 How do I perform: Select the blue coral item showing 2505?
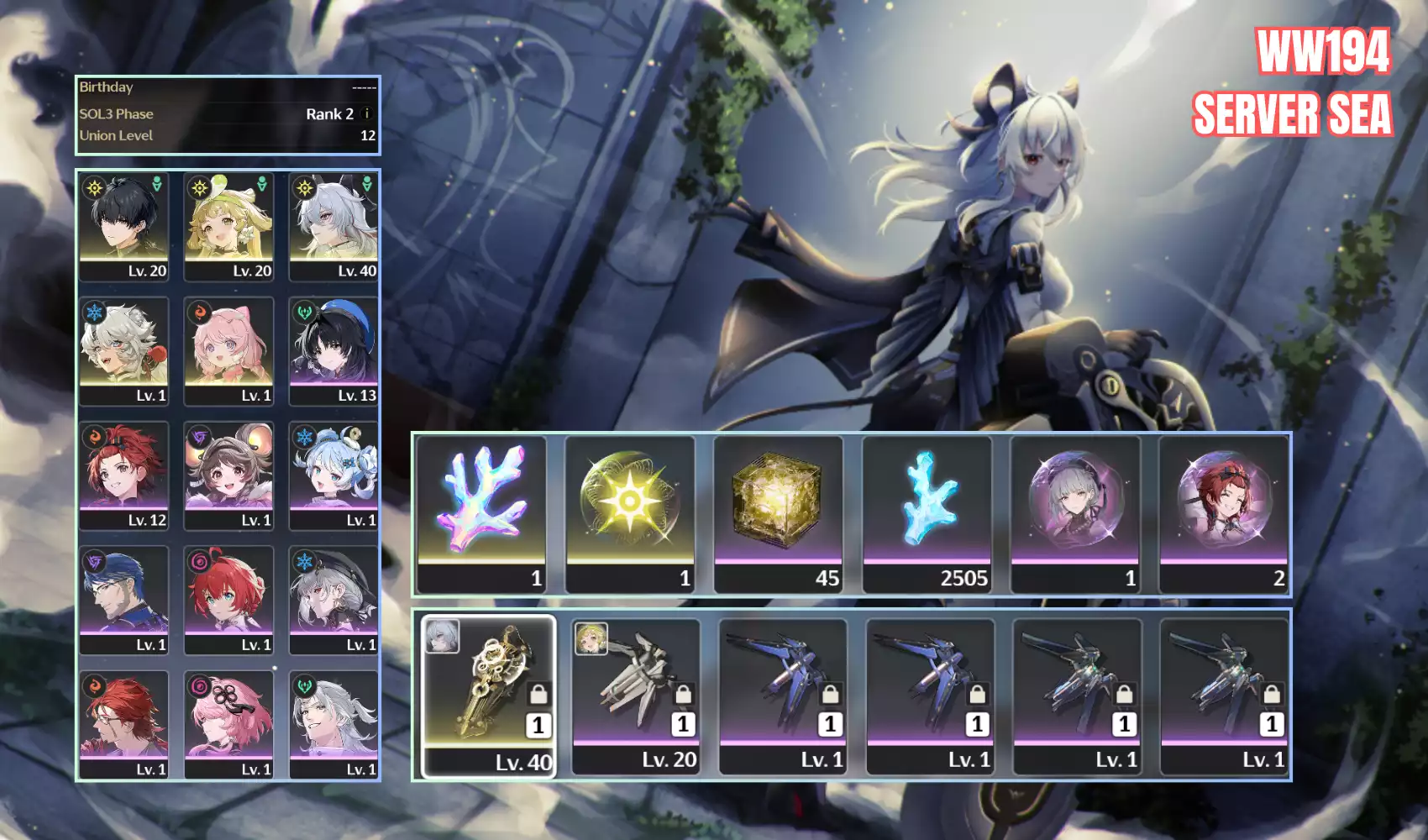tap(927, 513)
